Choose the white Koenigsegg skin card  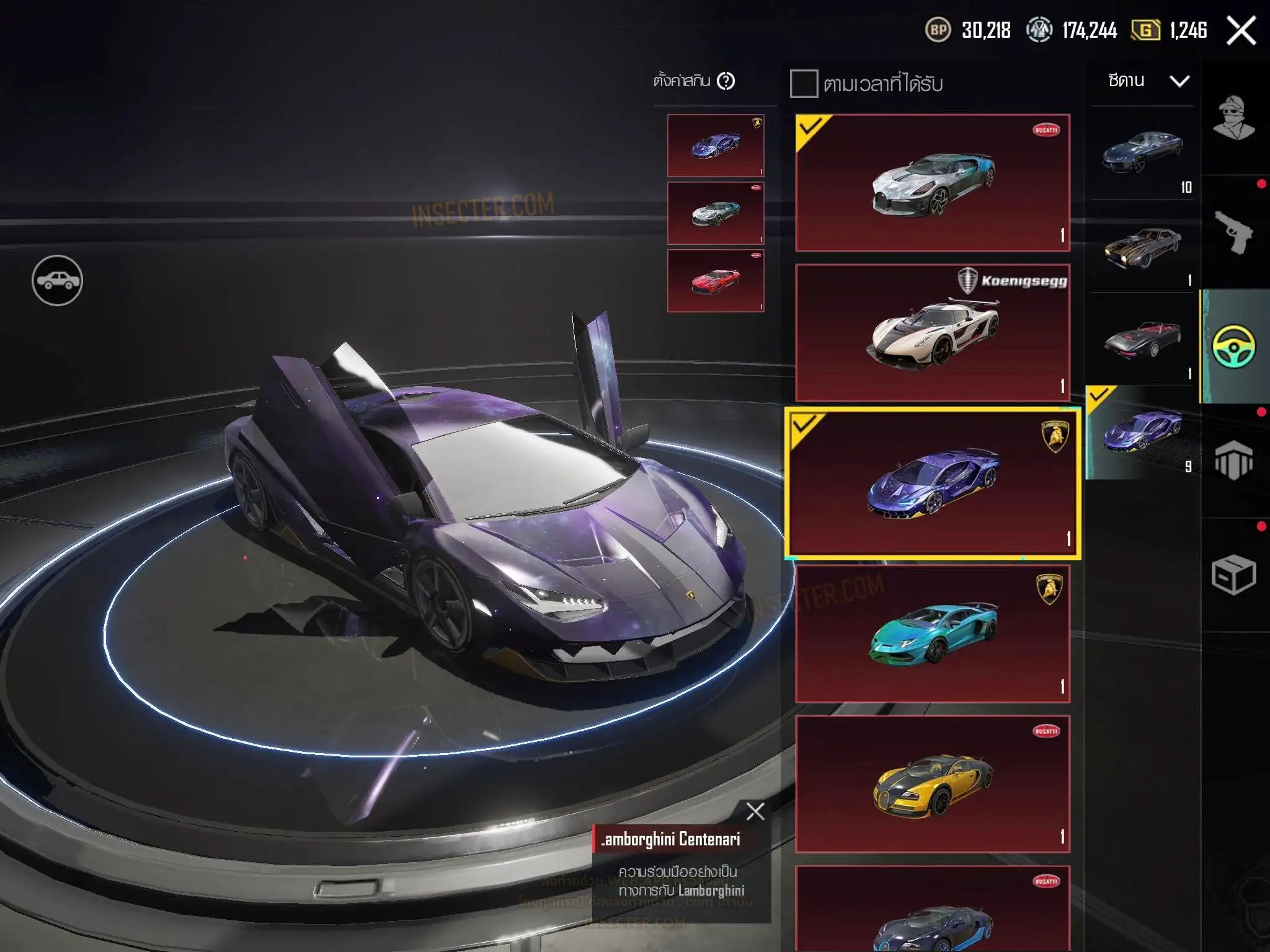pyautogui.click(x=933, y=333)
